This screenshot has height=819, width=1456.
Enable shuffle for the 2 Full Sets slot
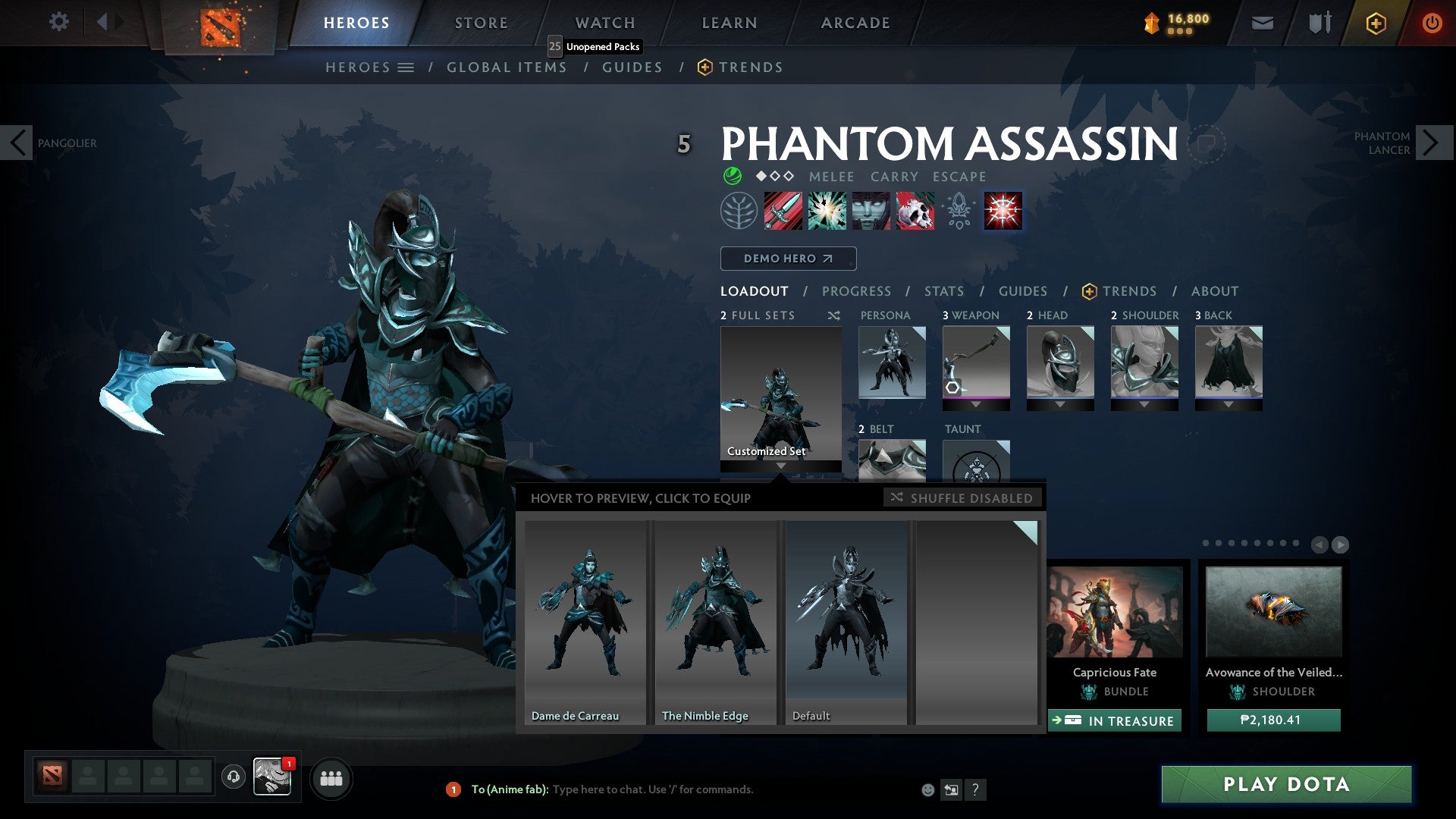(833, 315)
